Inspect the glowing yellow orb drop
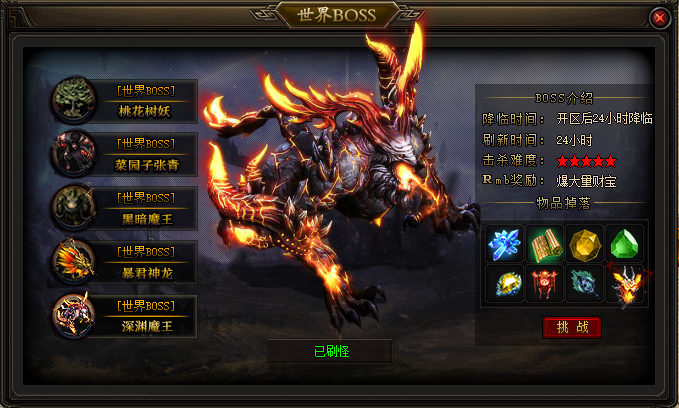 click(504, 284)
